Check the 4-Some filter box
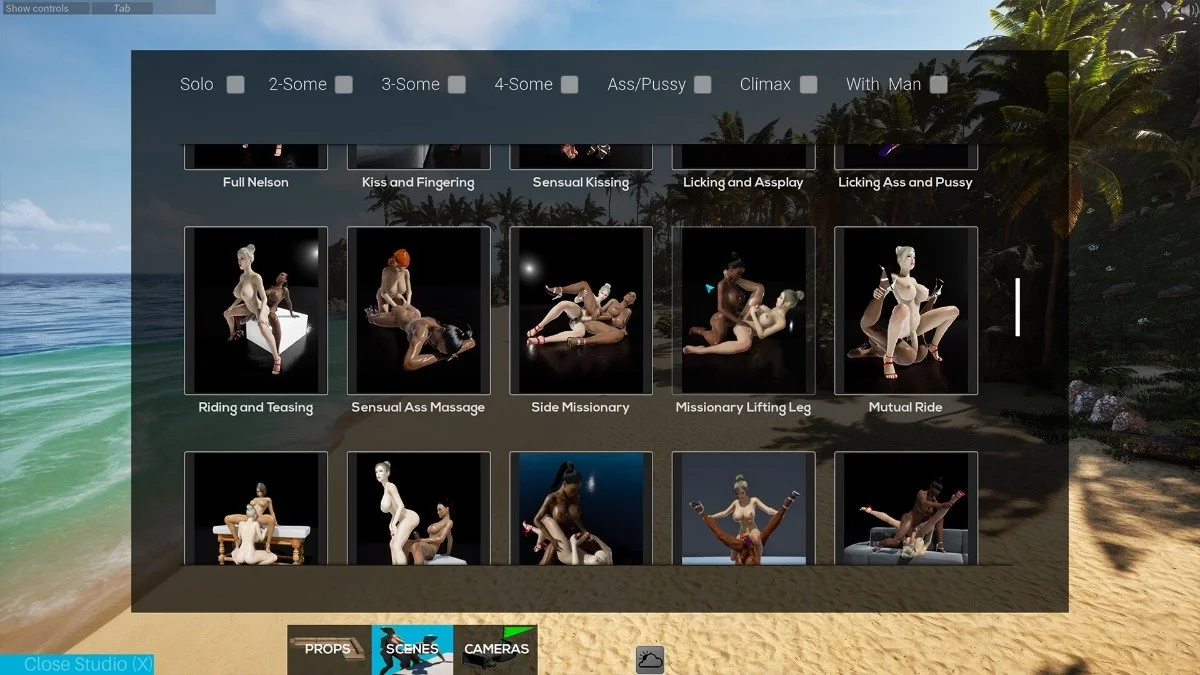The image size is (1200, 675). (x=570, y=85)
